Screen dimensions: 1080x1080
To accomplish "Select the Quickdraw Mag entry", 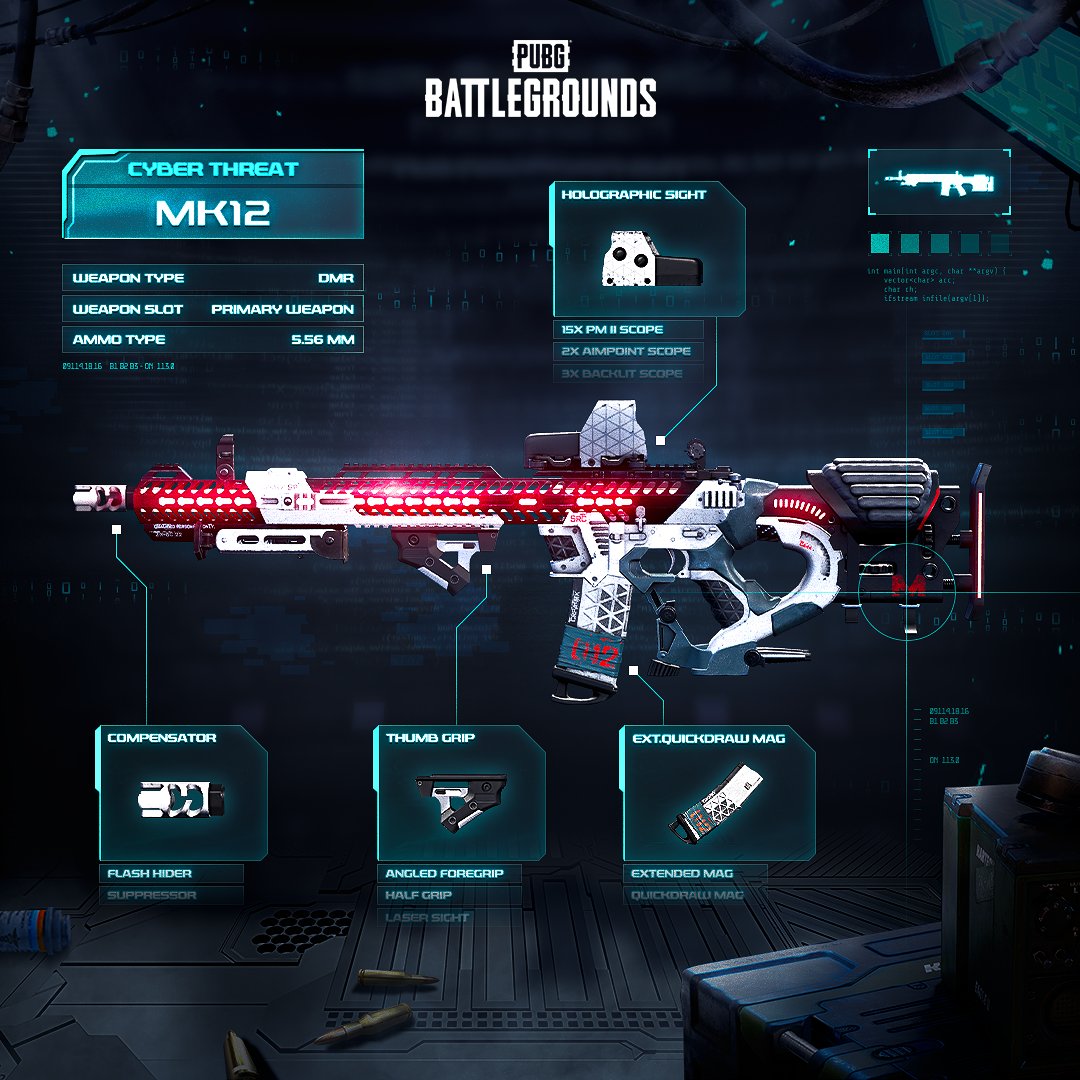I will pos(695,895).
